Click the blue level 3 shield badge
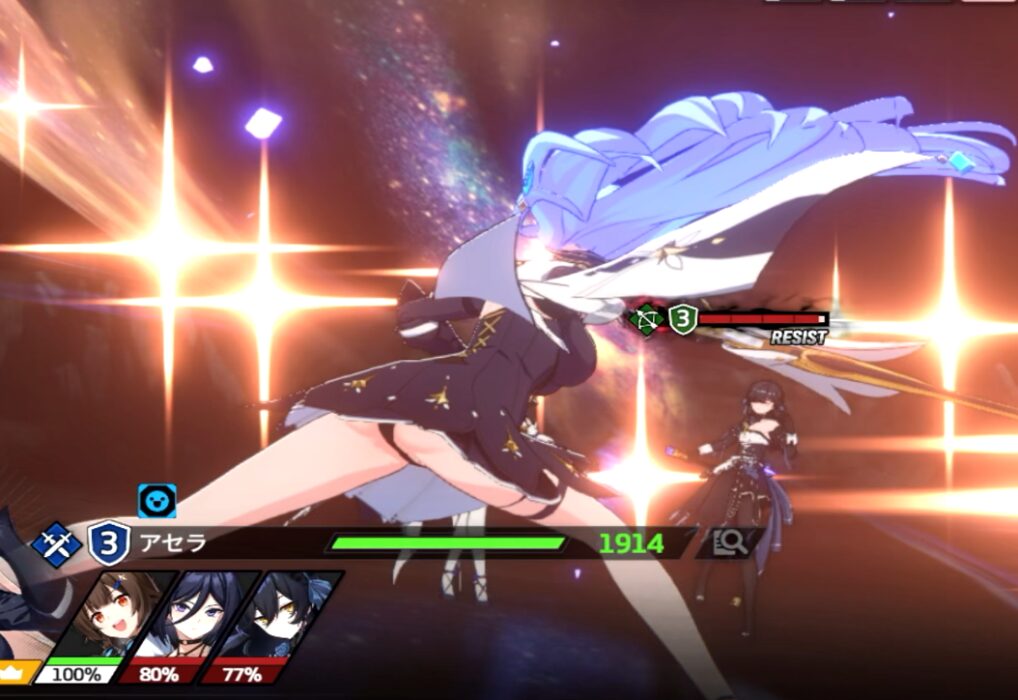 108,544
